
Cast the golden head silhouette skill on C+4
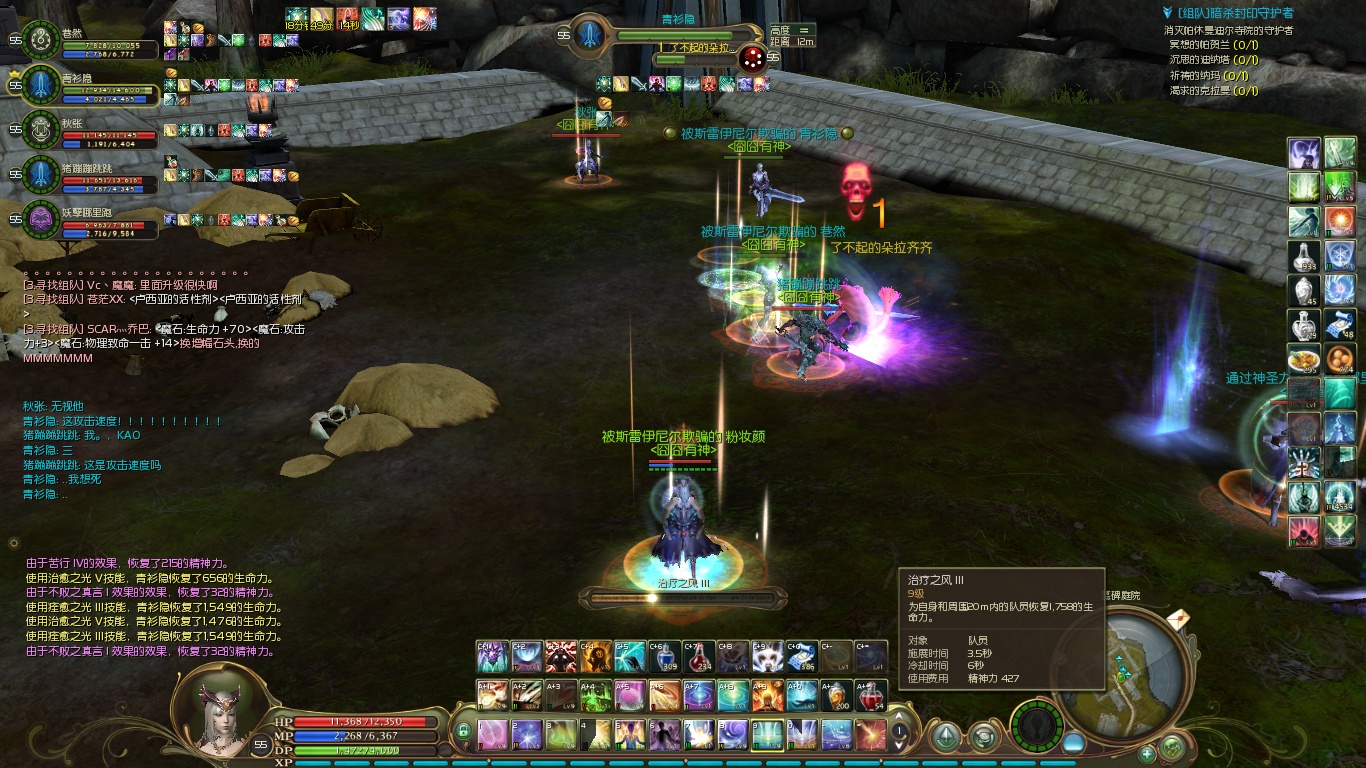(596, 656)
